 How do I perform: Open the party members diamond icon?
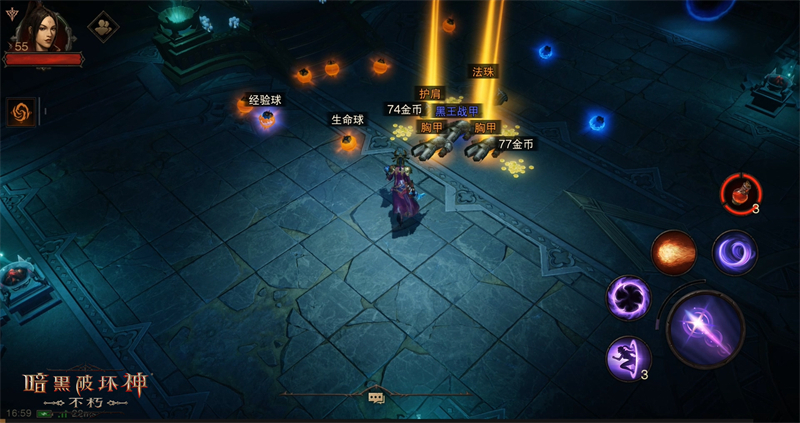point(102,27)
